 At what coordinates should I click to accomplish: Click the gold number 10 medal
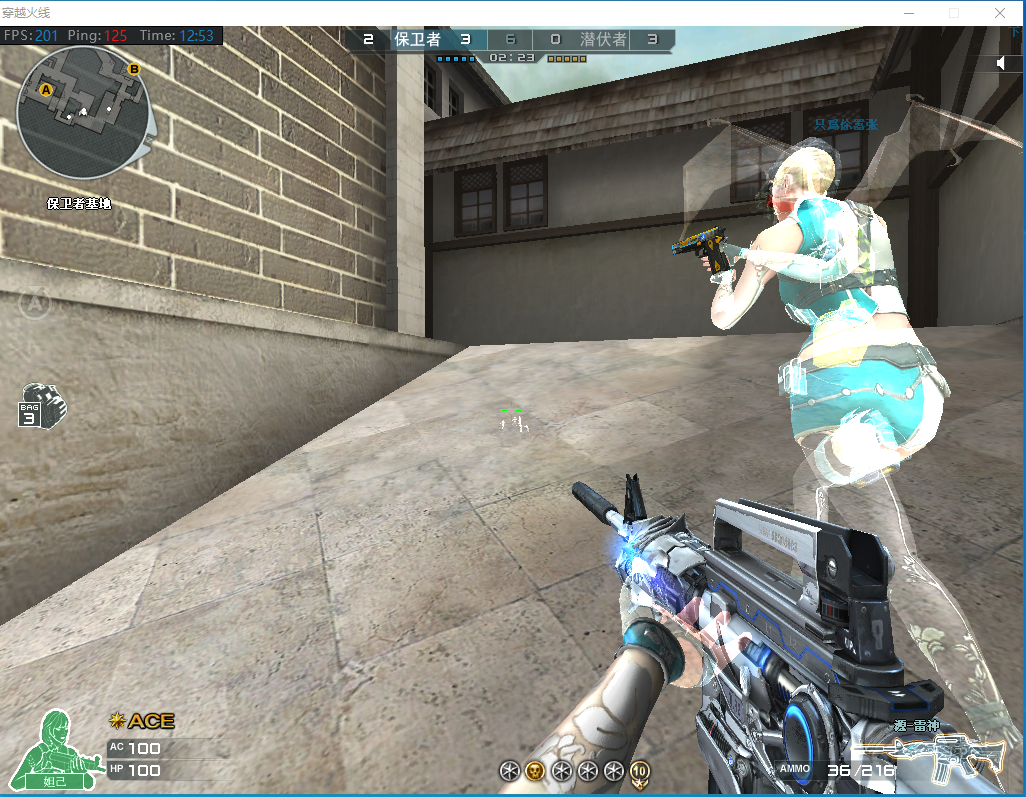click(640, 770)
